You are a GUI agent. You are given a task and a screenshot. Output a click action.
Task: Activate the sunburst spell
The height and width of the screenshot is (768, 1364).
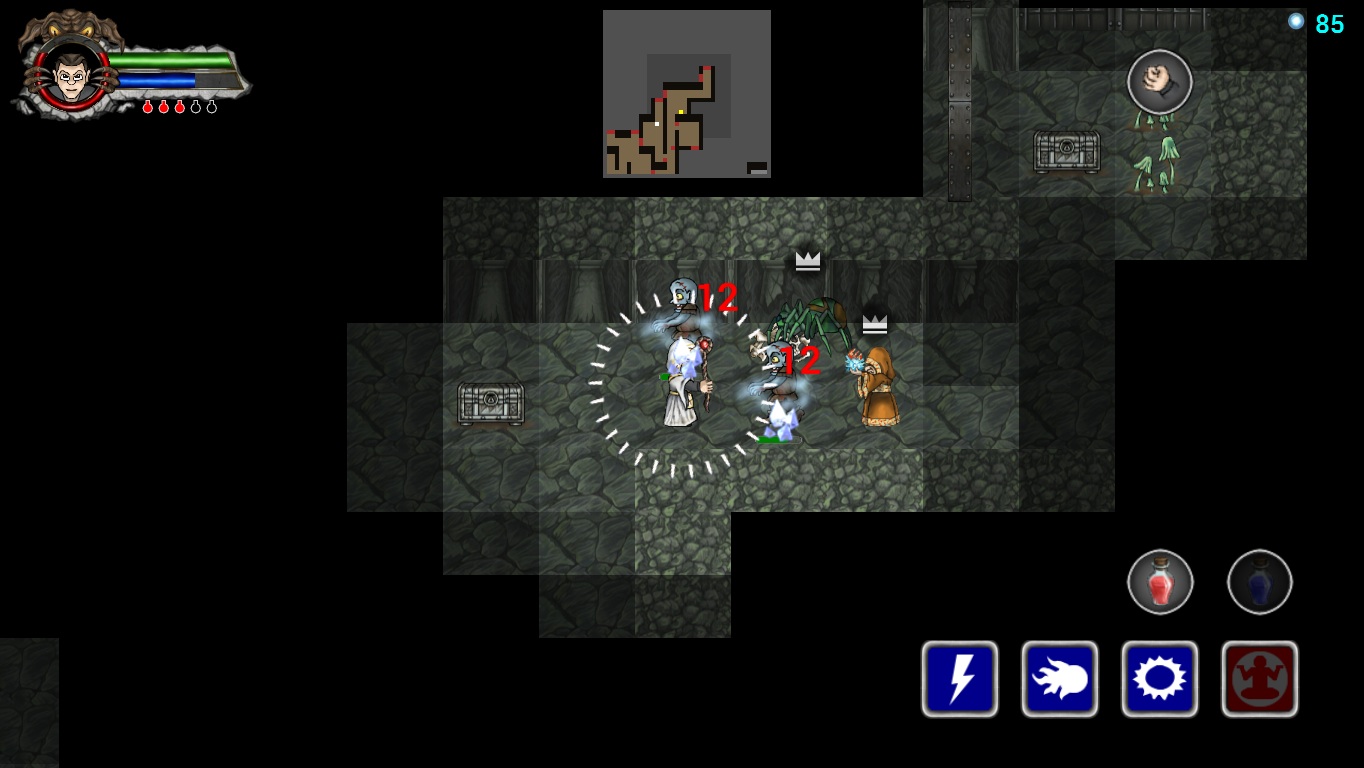(x=1159, y=678)
